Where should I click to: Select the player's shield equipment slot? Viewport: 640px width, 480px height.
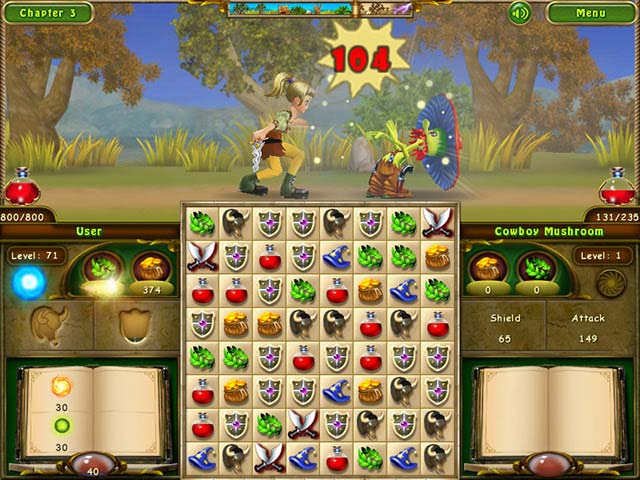134,325
